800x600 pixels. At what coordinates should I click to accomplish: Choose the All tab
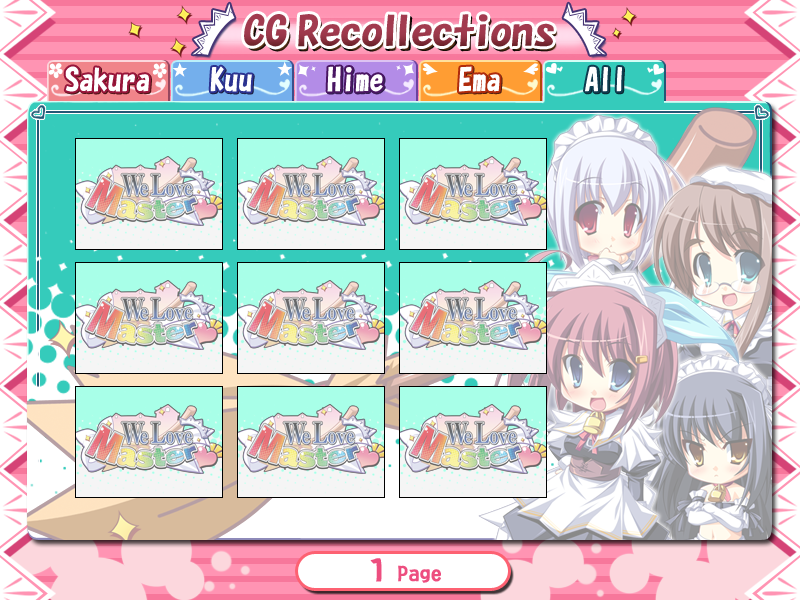click(604, 81)
